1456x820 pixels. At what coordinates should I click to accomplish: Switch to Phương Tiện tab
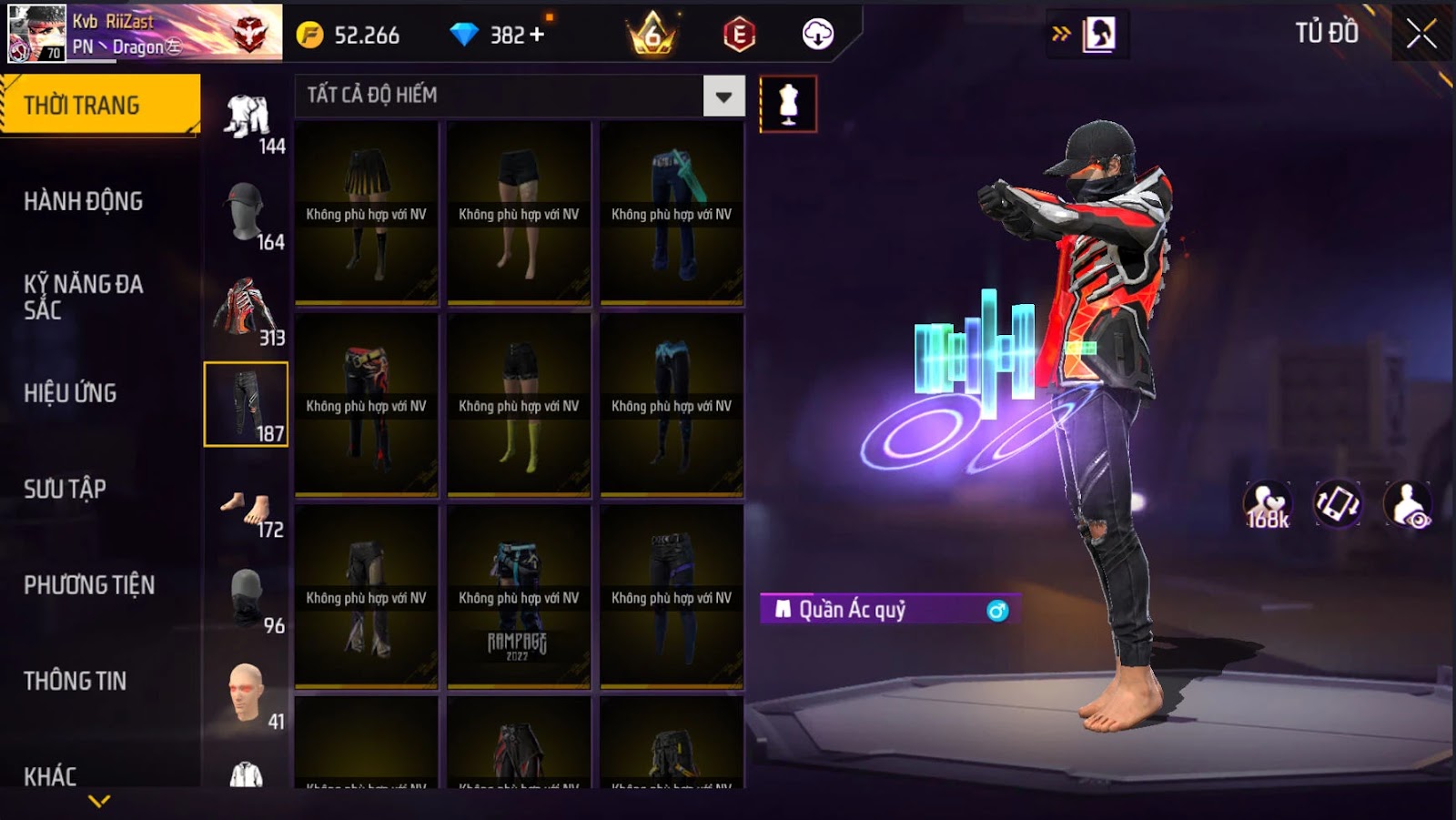point(89,585)
